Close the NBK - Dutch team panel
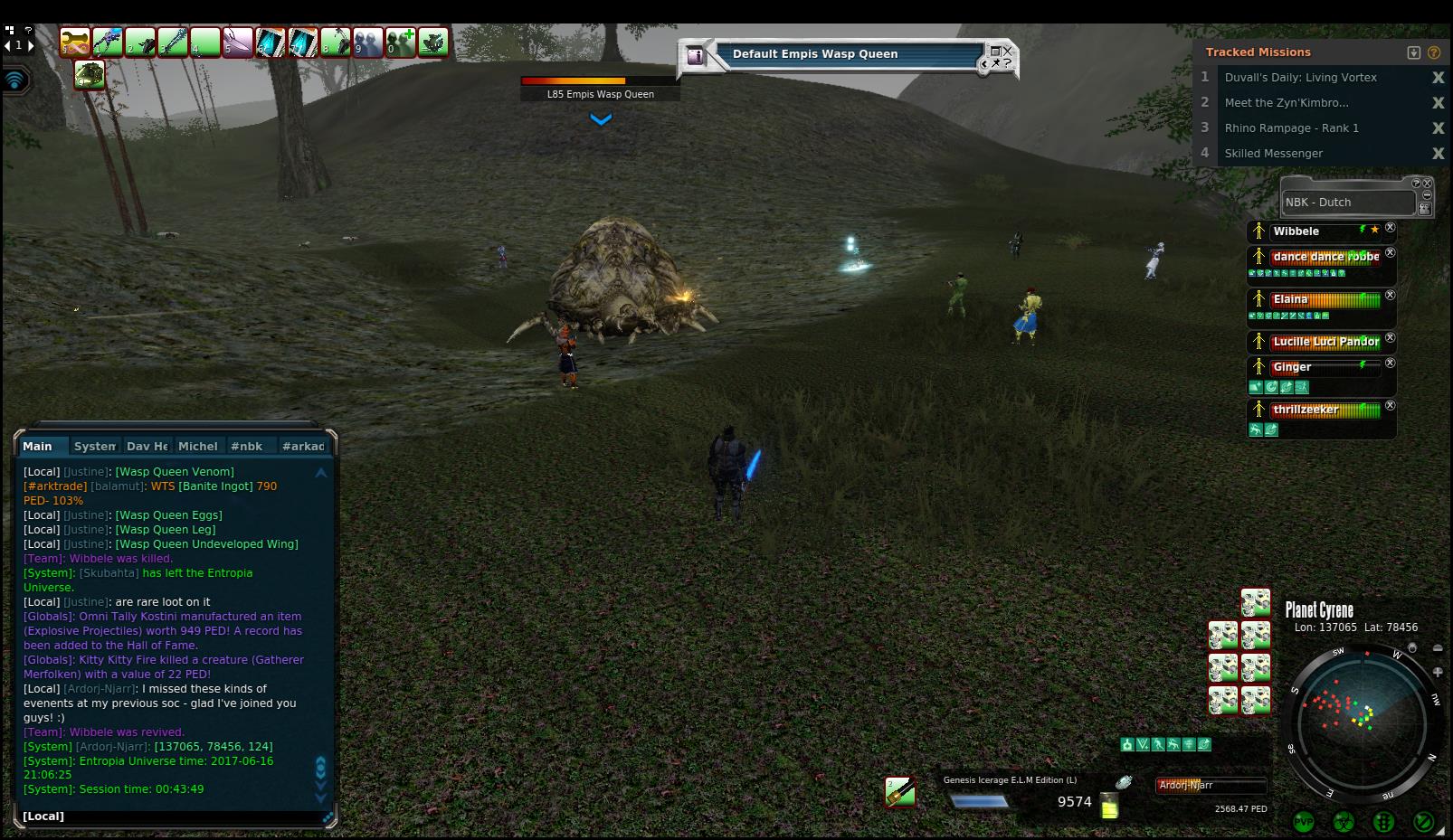Screen dimensions: 1453x840 tap(1428, 184)
